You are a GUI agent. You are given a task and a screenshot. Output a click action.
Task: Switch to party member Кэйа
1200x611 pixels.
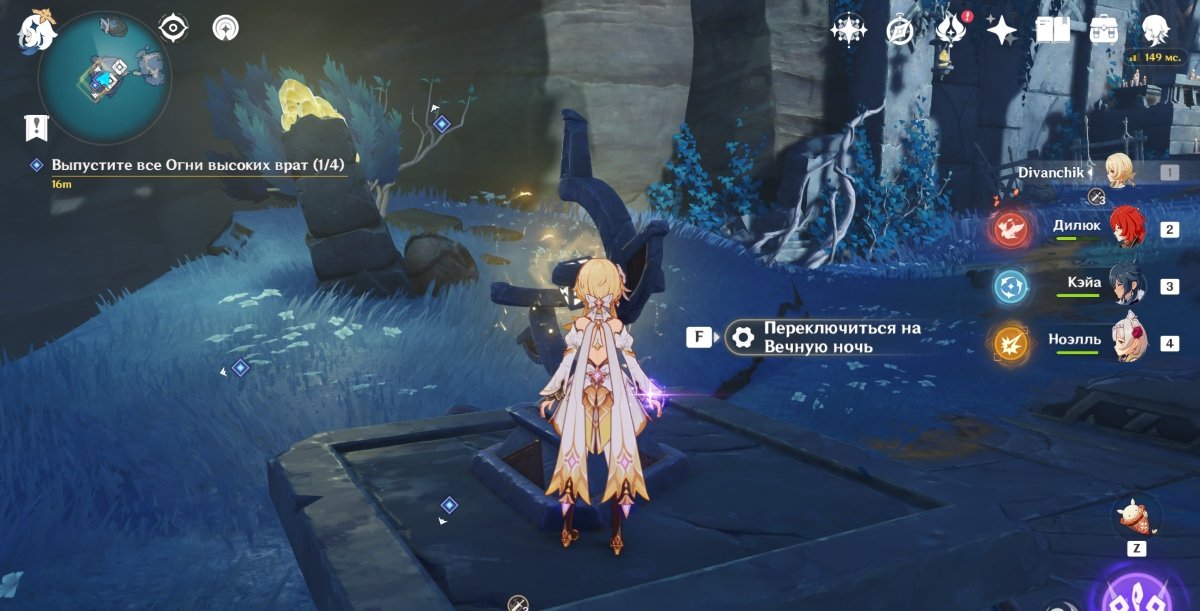[1127, 284]
